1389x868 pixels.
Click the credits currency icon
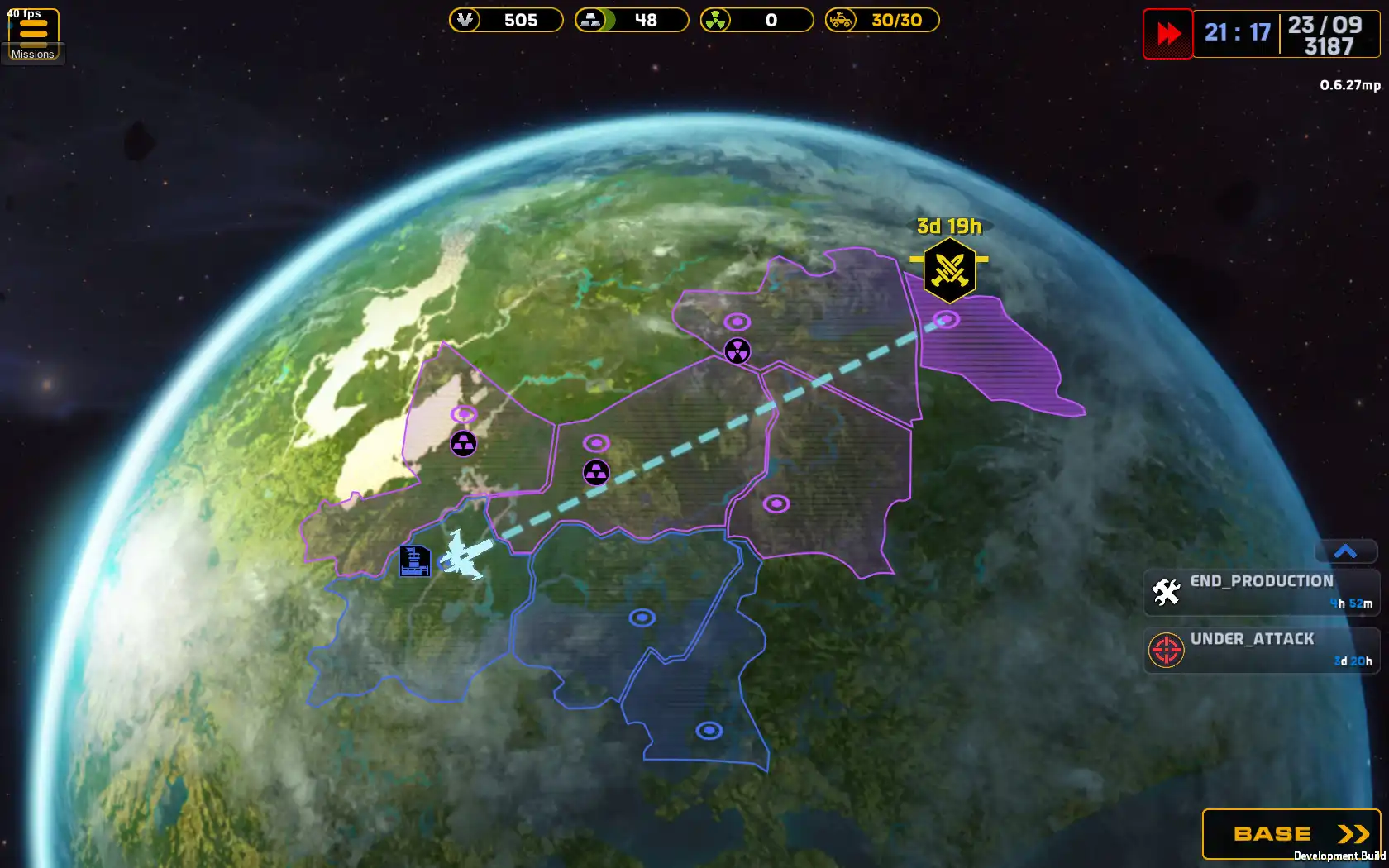point(465,21)
